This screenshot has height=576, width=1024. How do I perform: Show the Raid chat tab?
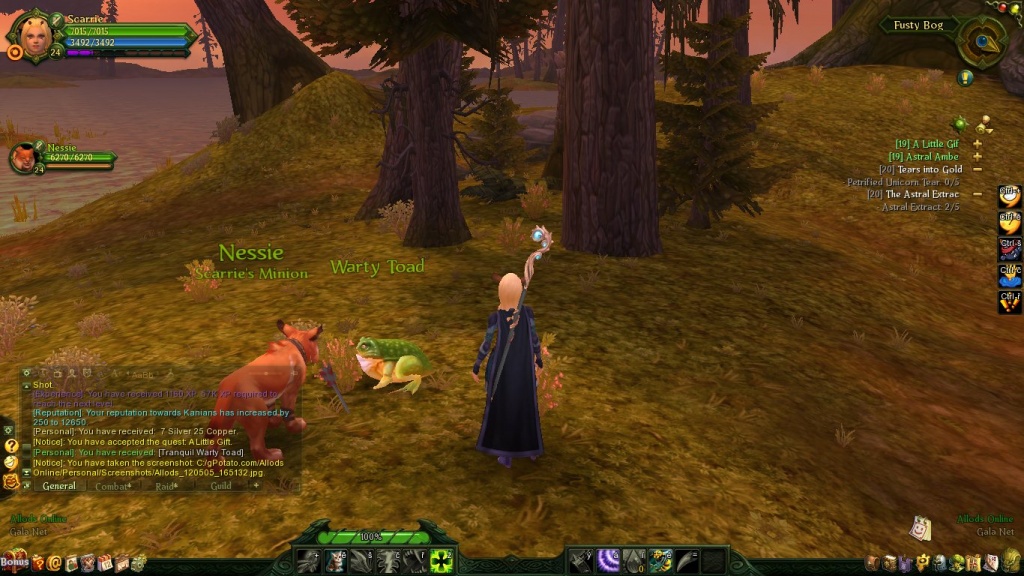[164, 486]
